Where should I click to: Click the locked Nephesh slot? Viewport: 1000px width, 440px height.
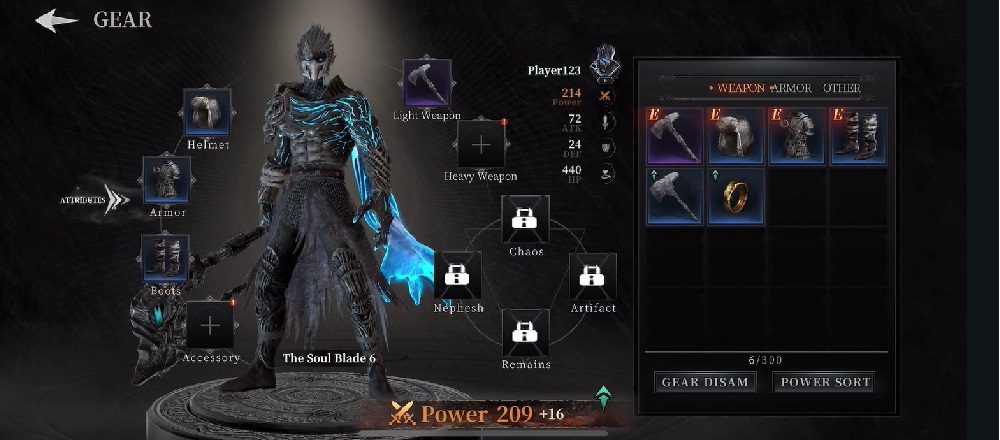tap(458, 276)
